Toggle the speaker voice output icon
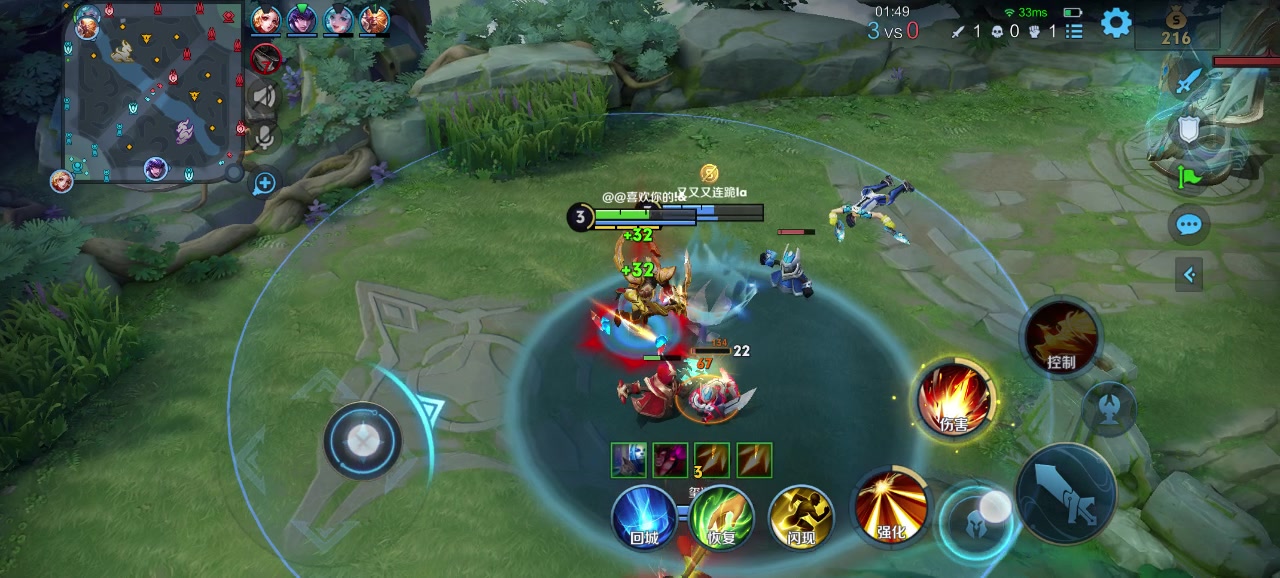Screen dimensions: 1280x578 [265, 96]
